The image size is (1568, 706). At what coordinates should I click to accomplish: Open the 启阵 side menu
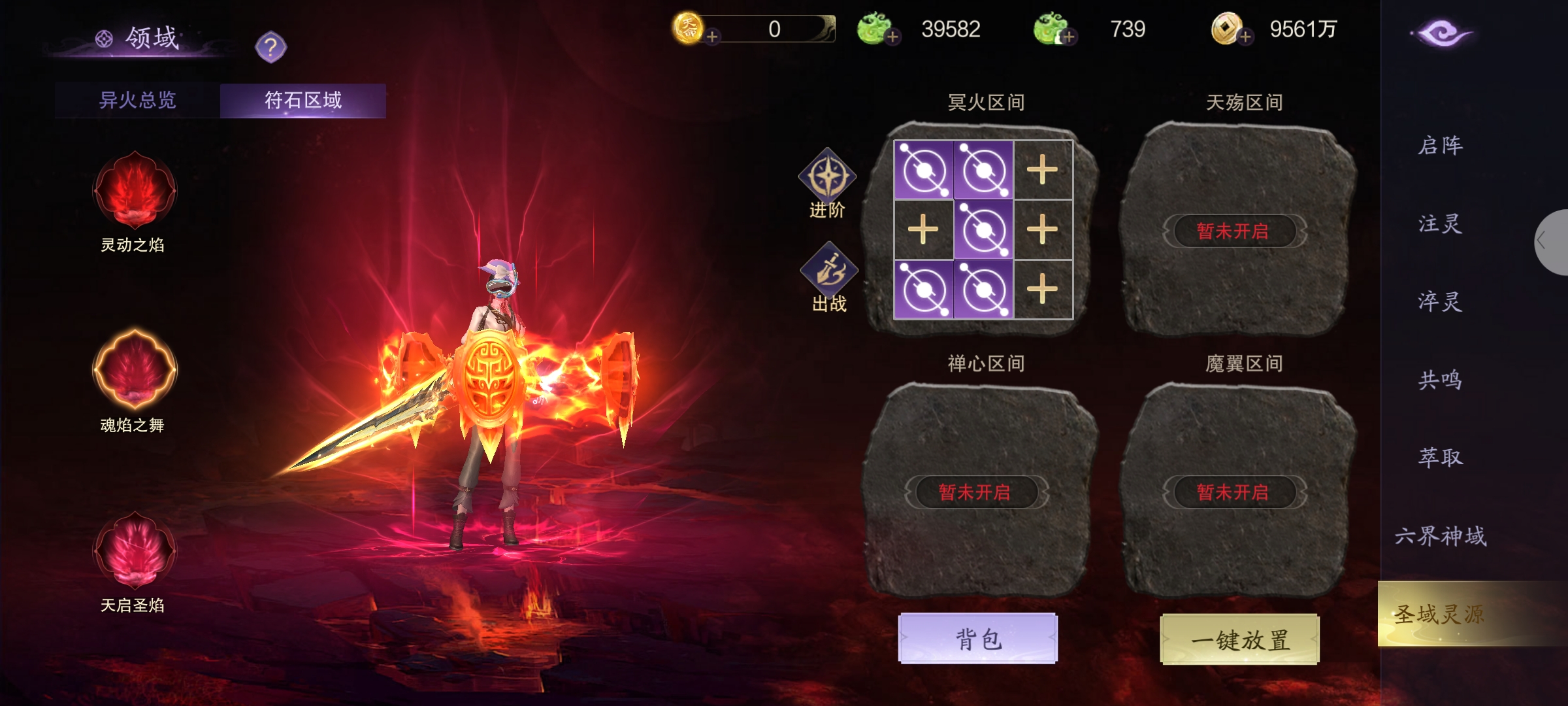click(x=1440, y=145)
